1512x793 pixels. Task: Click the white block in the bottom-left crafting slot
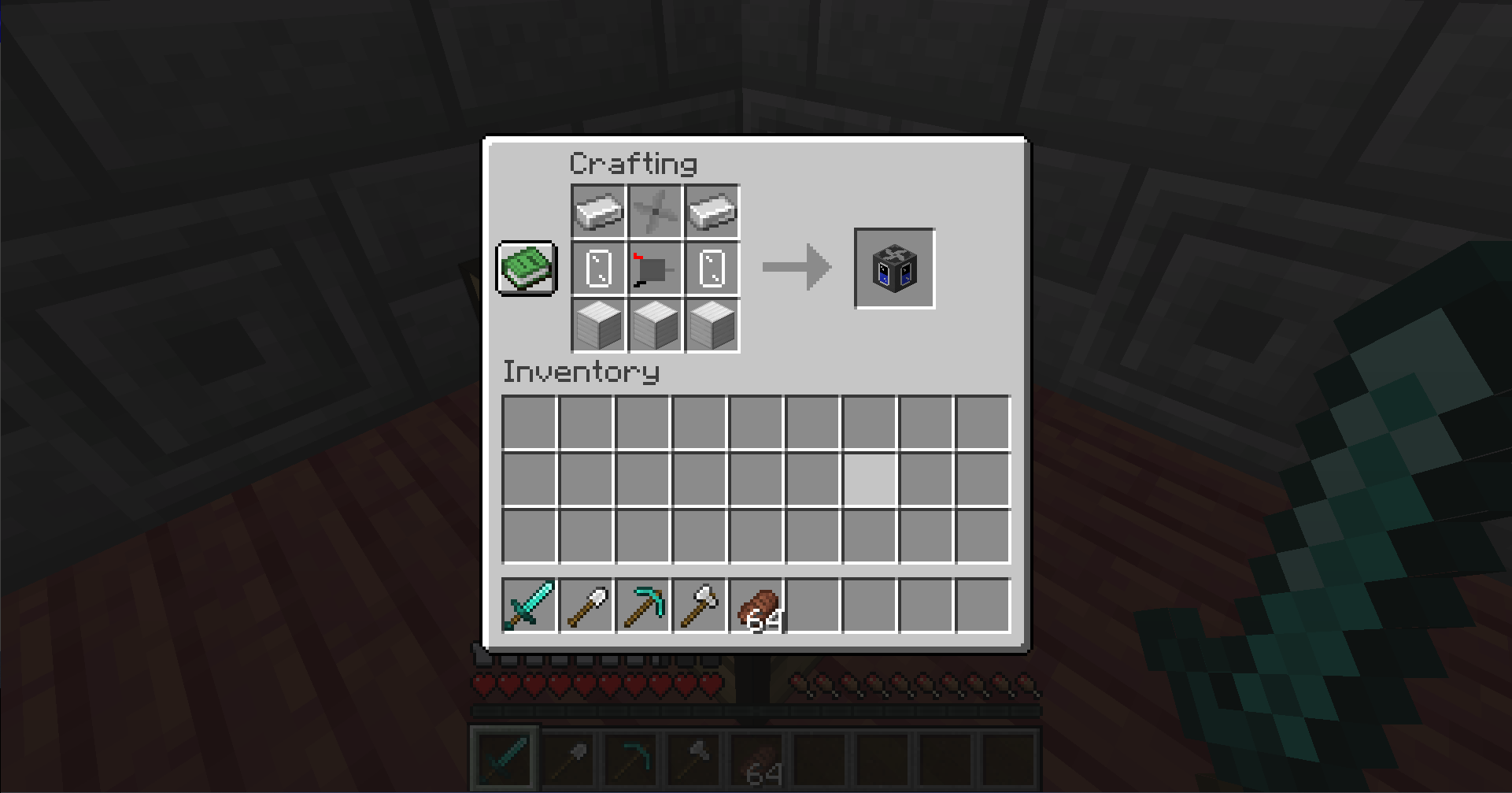tap(598, 326)
